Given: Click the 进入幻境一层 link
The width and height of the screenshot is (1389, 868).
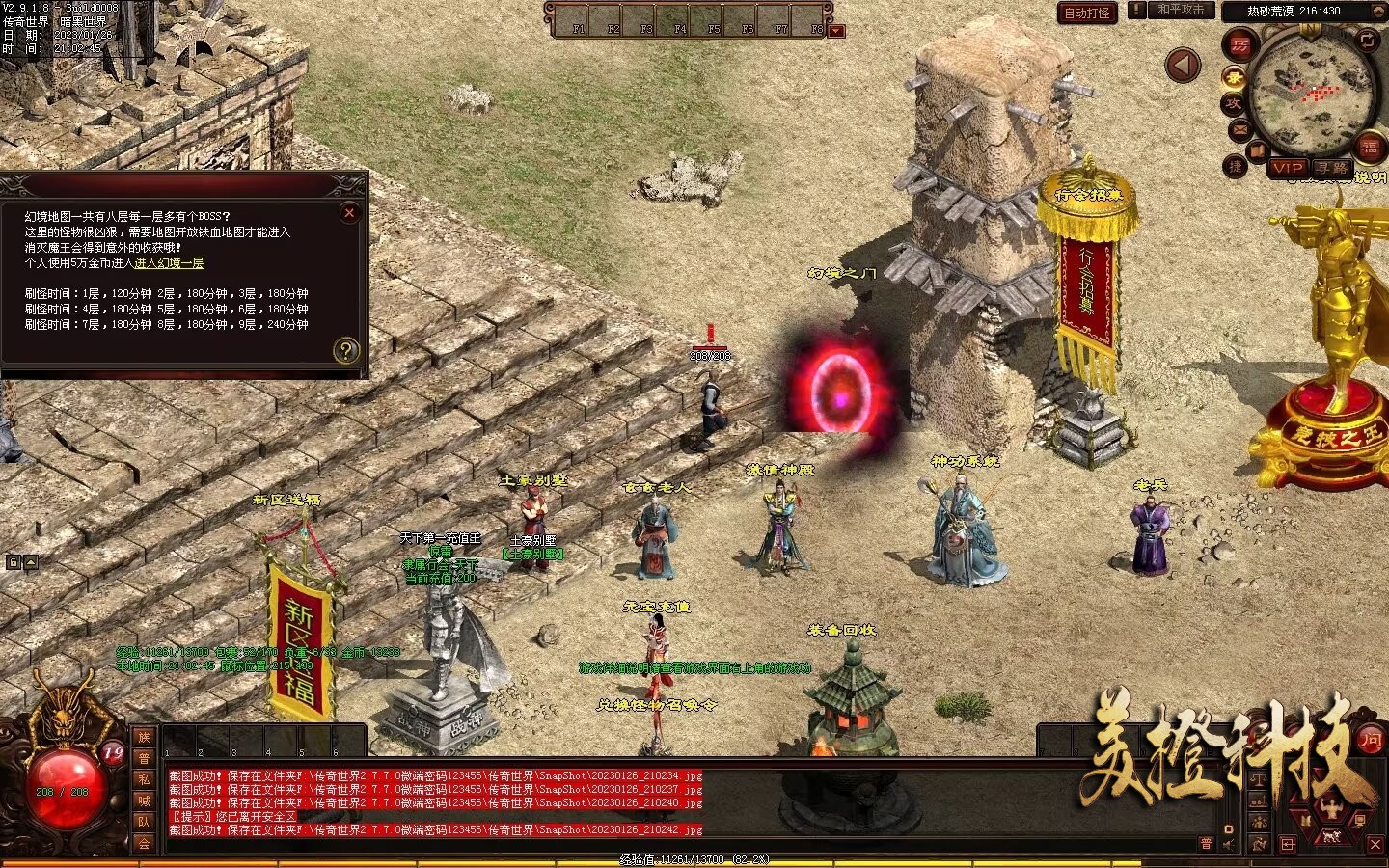Looking at the screenshot, I should point(169,263).
